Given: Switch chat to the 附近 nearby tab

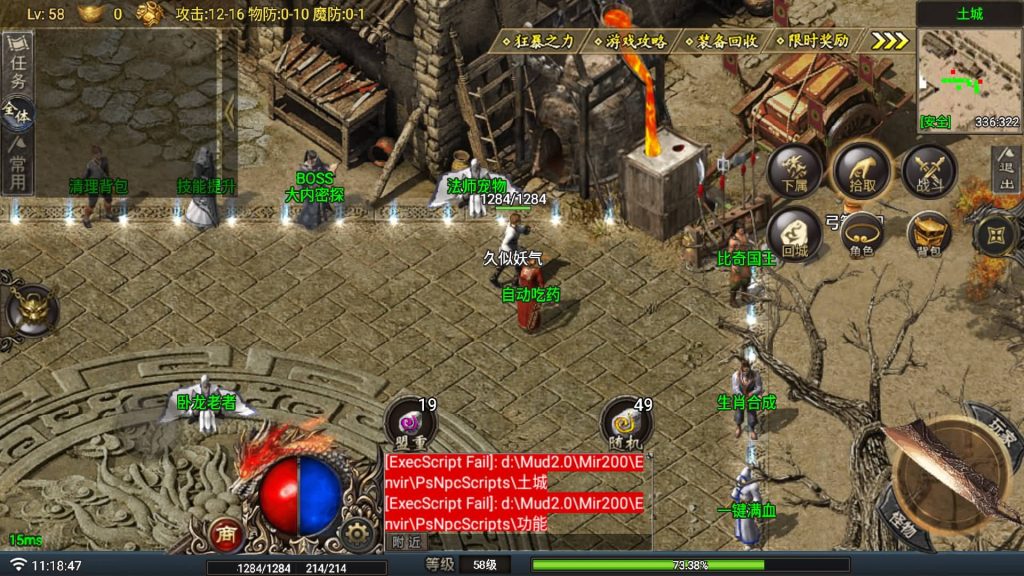Looking at the screenshot, I should point(406,541).
